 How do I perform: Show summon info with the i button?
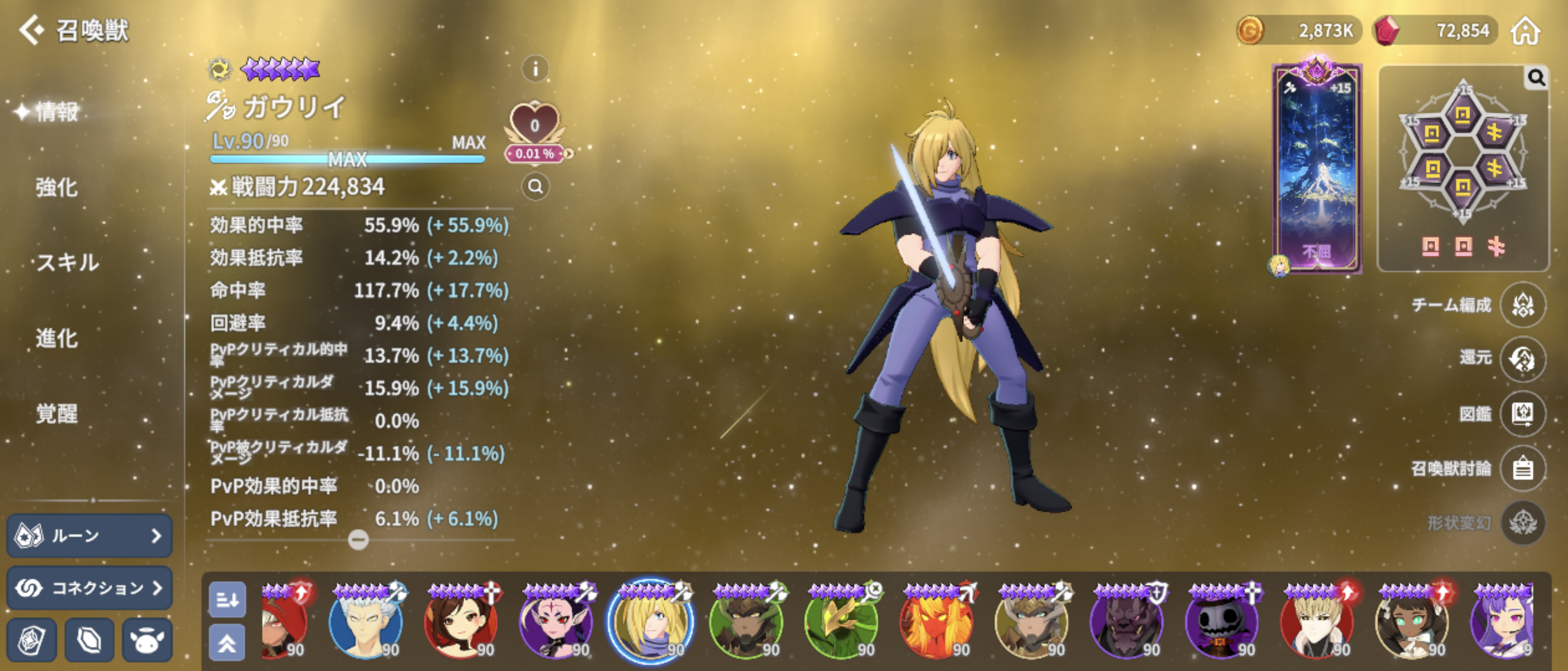[535, 69]
